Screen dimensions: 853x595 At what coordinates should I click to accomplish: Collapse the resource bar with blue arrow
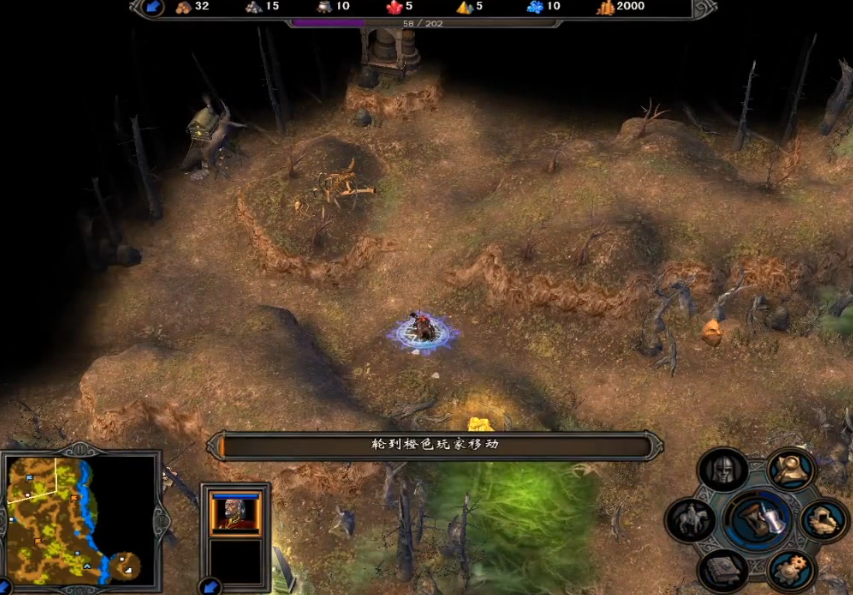(x=153, y=8)
